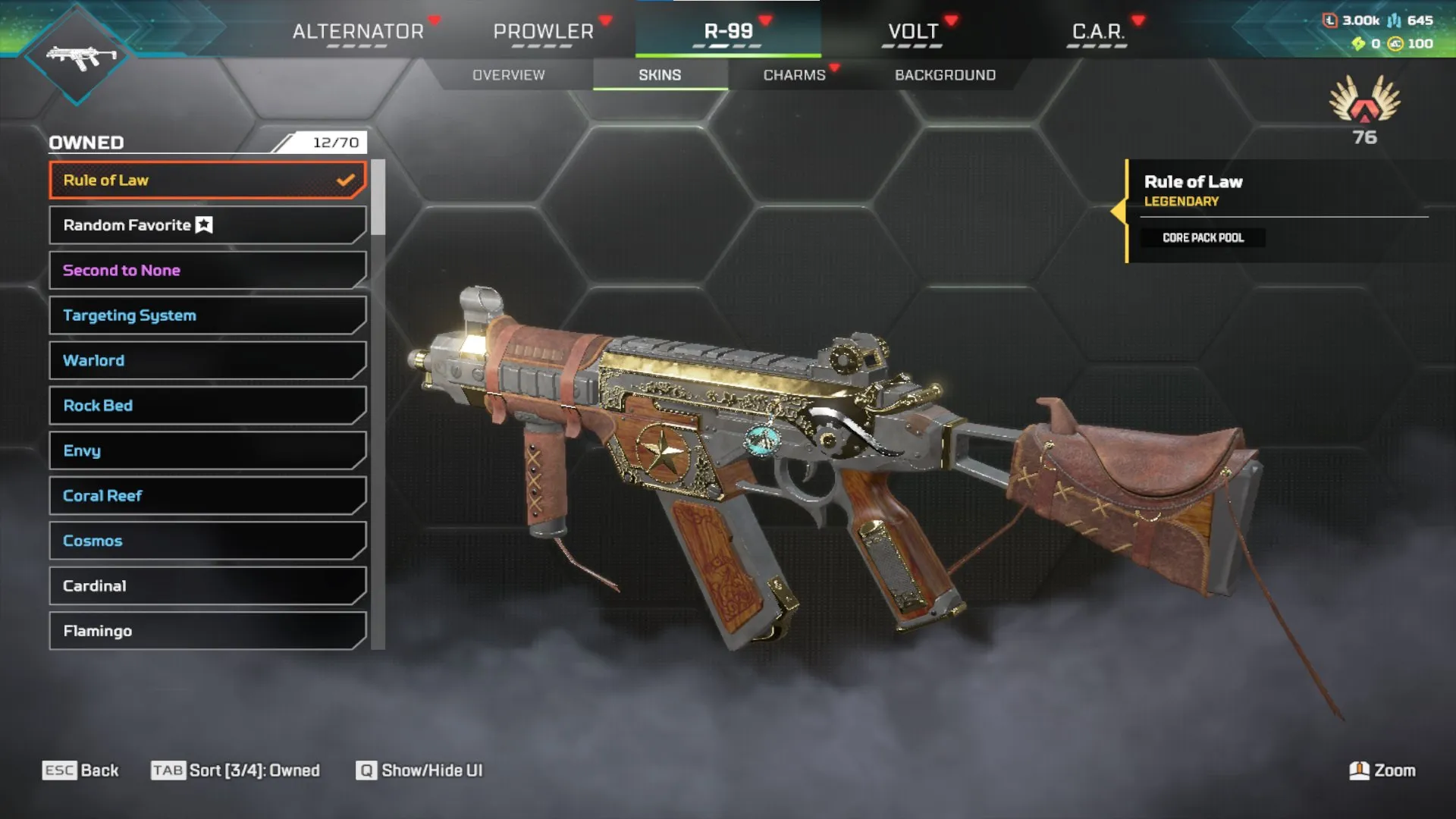
Task: Click the red Legend Tokens currency icon
Action: click(1330, 20)
